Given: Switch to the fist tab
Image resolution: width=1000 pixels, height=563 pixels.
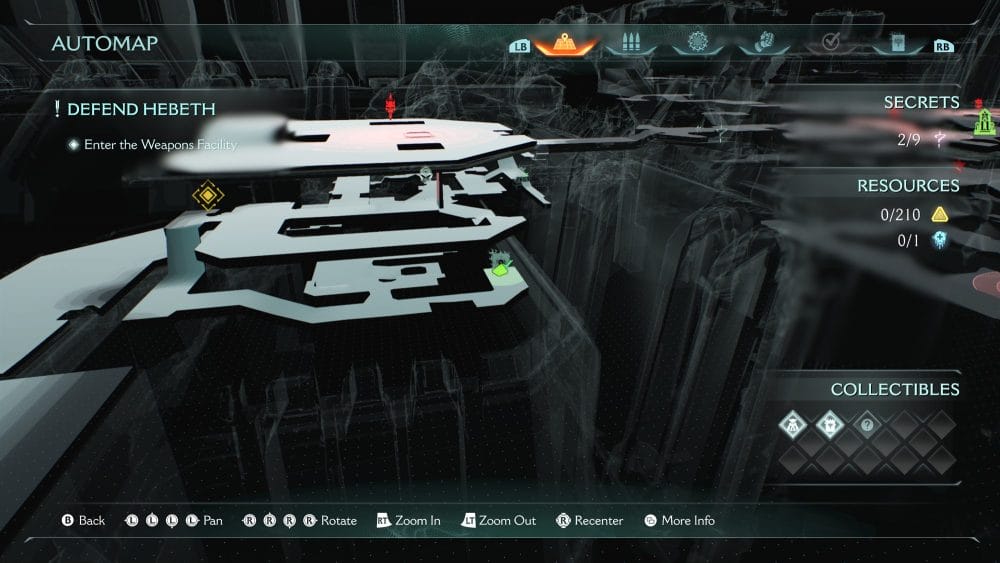Looking at the screenshot, I should (762, 44).
